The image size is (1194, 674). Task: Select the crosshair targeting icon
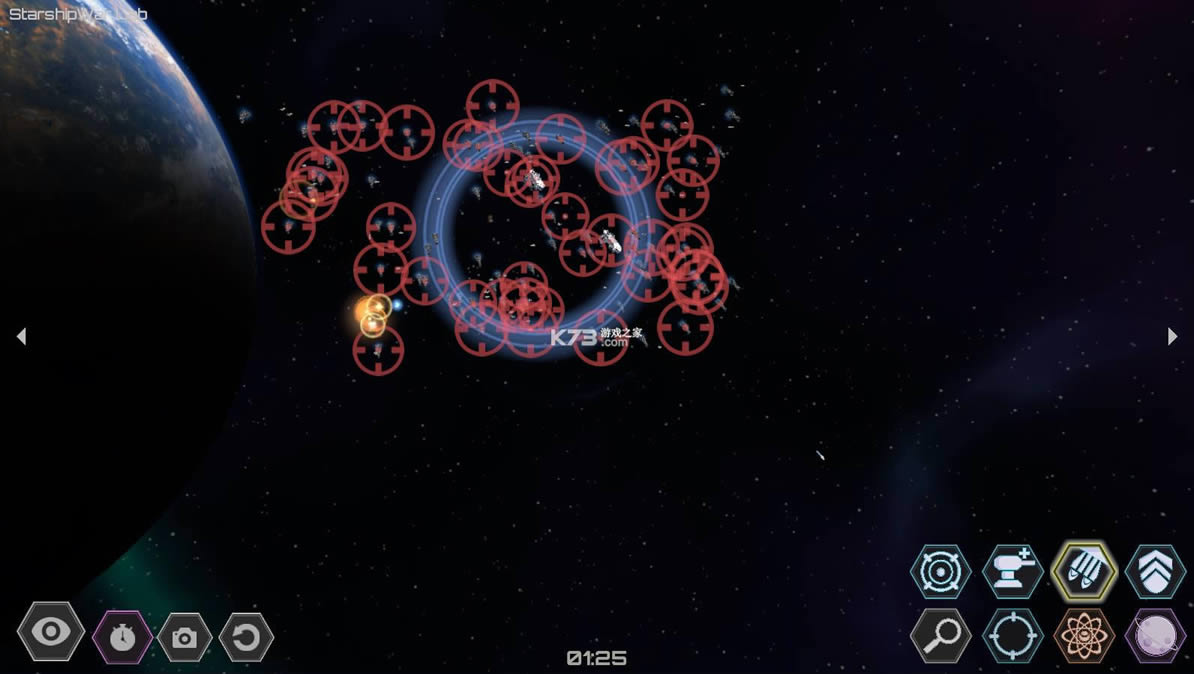pos(1013,635)
